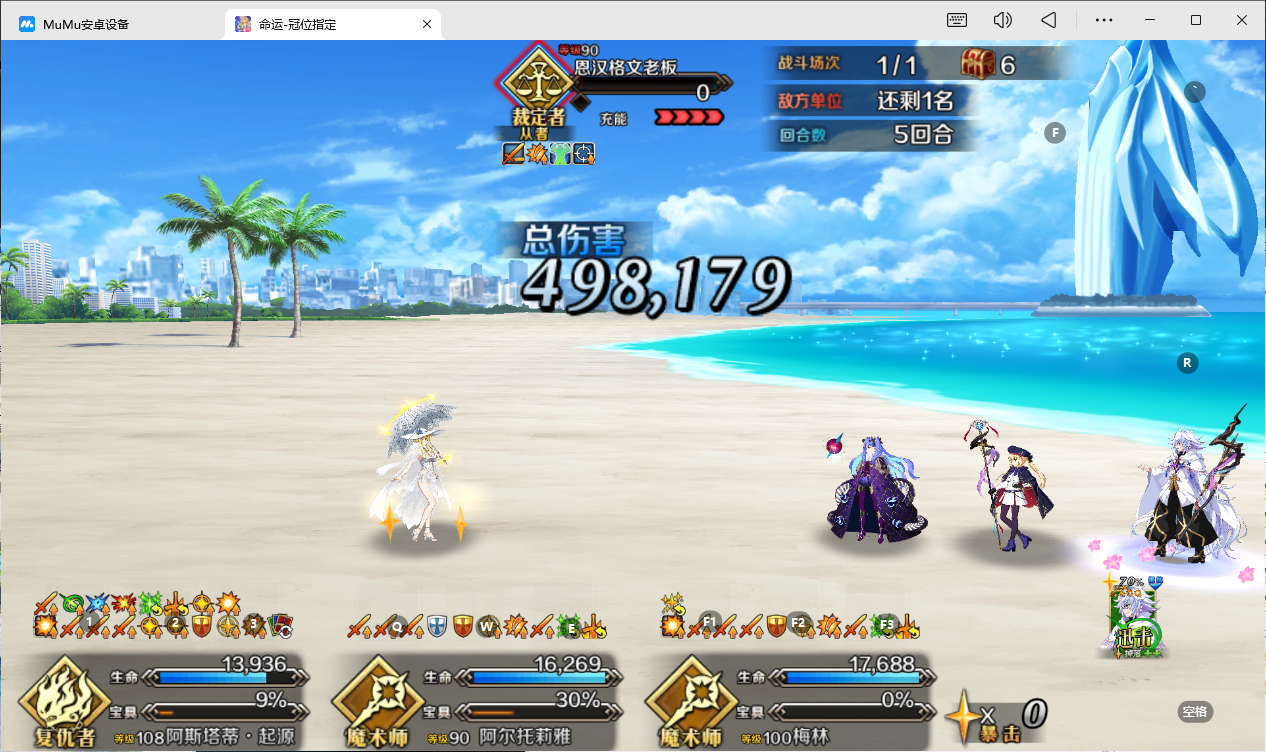The image size is (1266, 752).
Task: Open the emulator three-dot more menu
Action: [x=1104, y=20]
